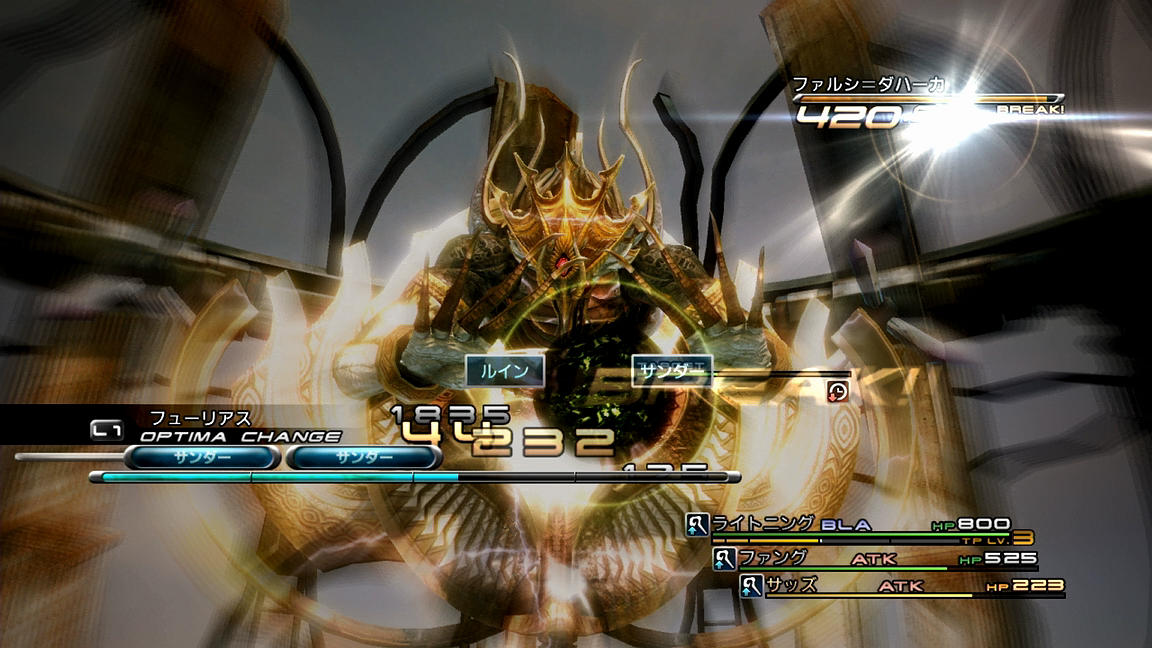Open the OPTIMA CHANGE paradigm shift

click(240, 436)
